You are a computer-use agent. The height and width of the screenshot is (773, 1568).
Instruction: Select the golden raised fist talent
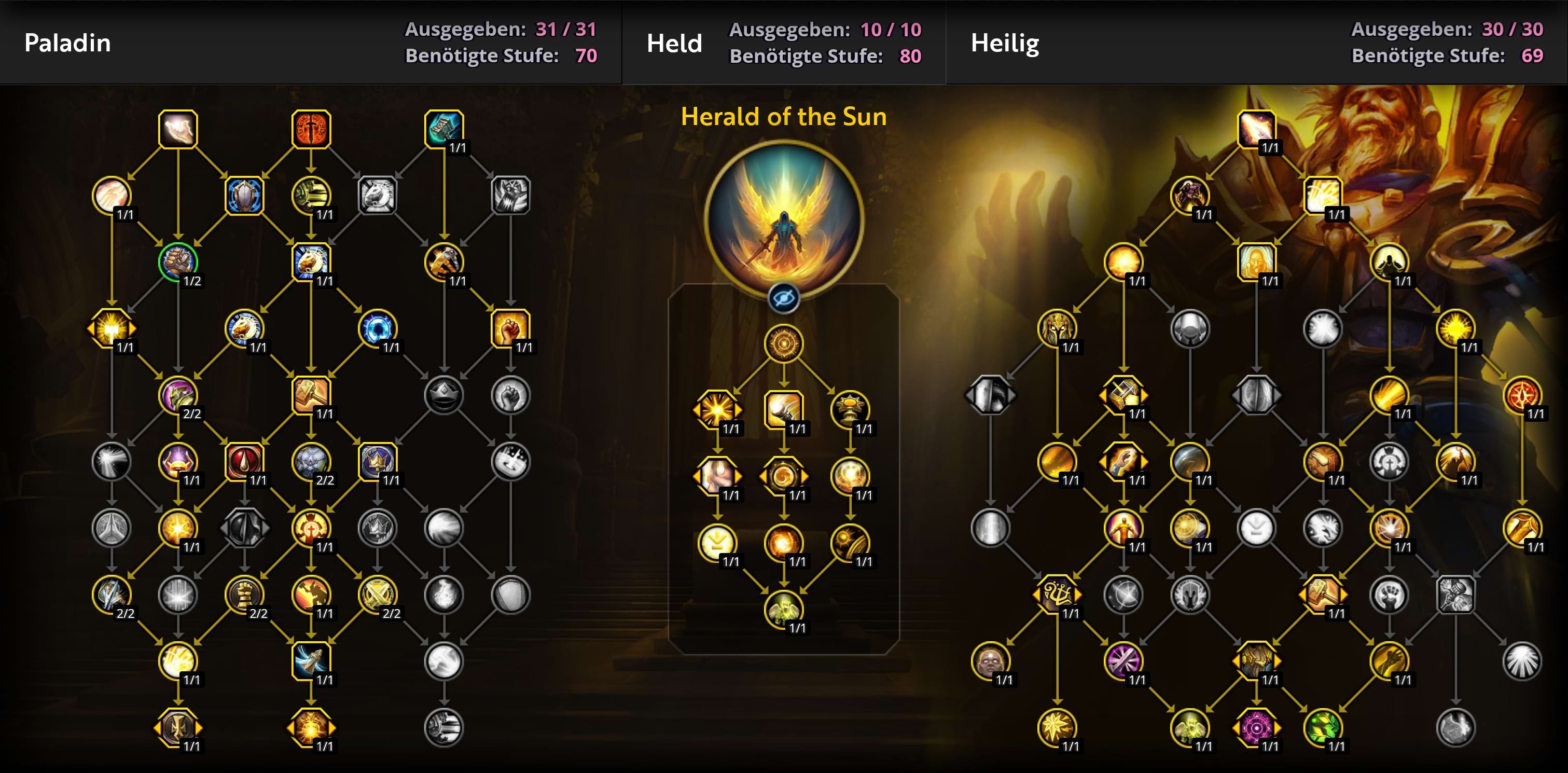click(x=510, y=328)
